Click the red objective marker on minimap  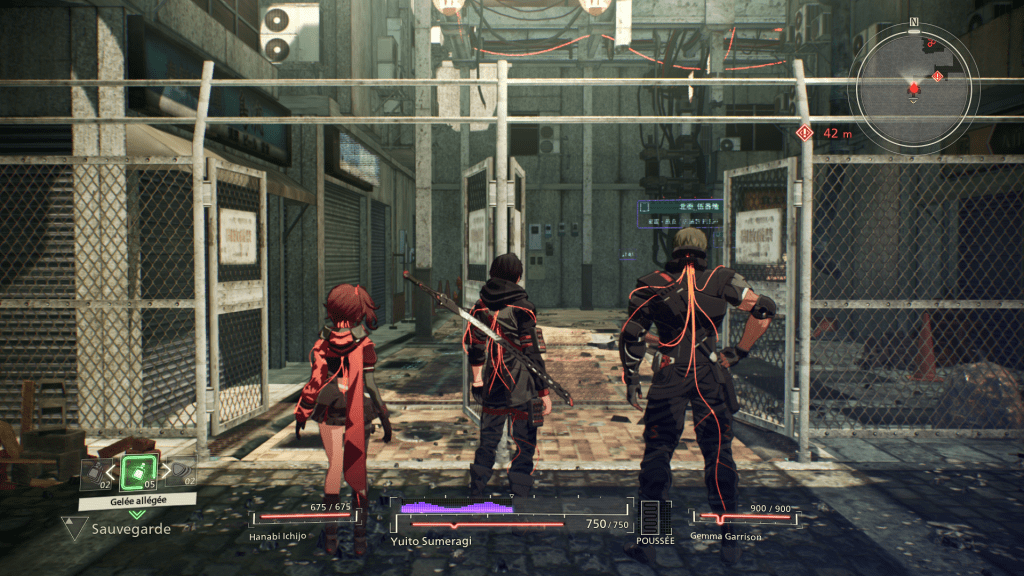click(x=938, y=76)
